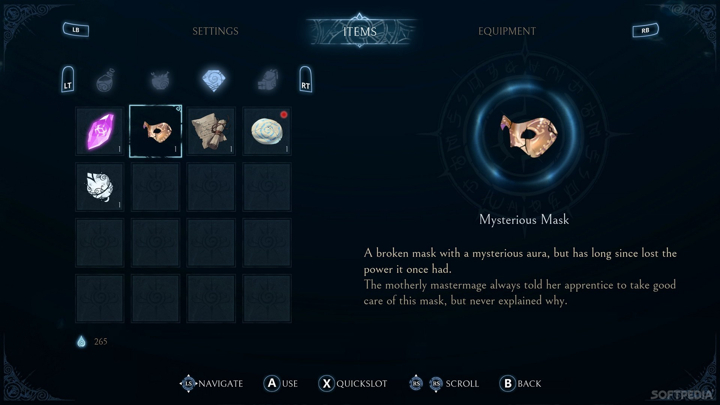The height and width of the screenshot is (405, 720).
Task: Select the glowing gem category
Action: pyautogui.click(x=213, y=79)
